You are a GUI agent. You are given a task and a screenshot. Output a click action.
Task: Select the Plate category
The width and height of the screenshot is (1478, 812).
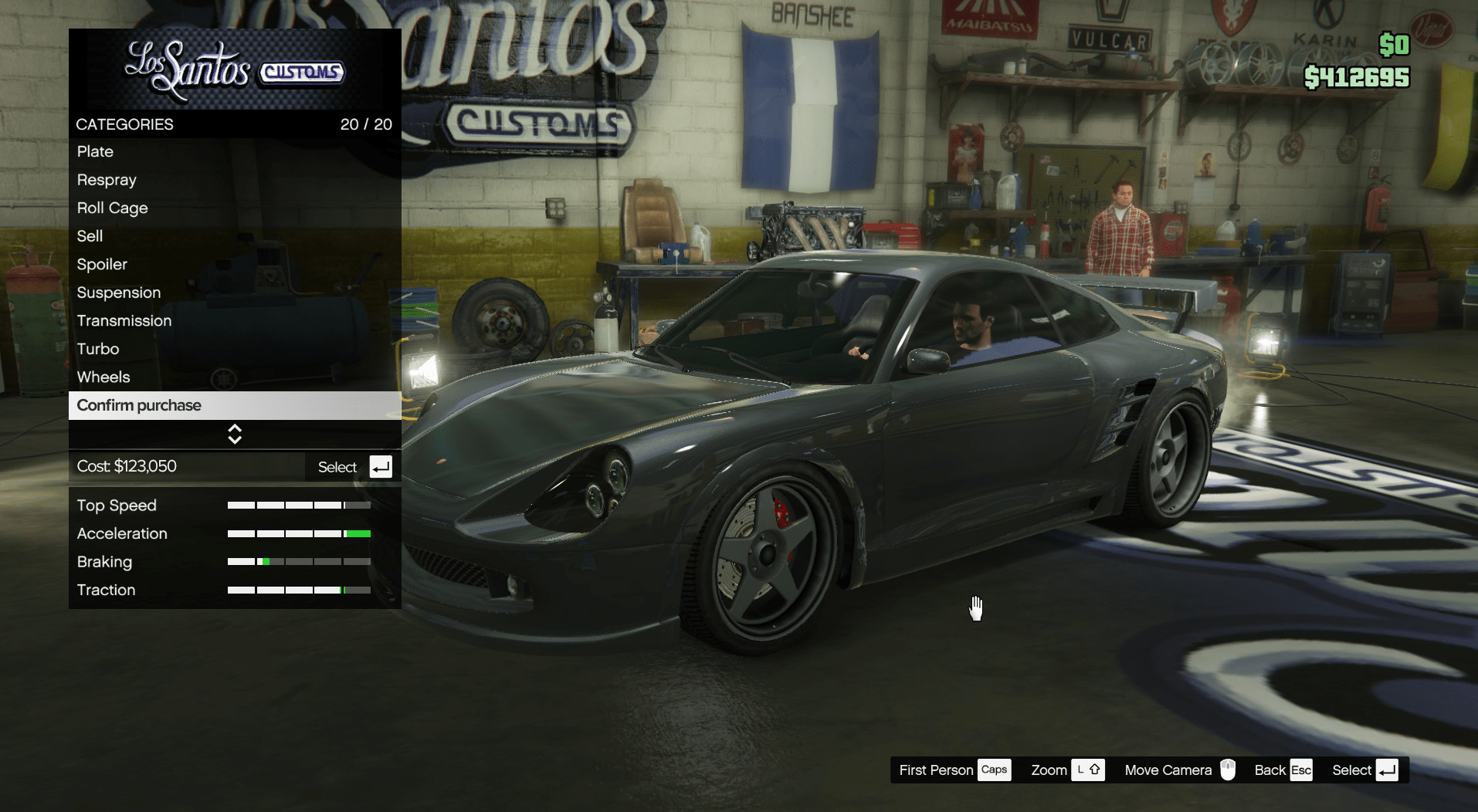[x=95, y=152]
